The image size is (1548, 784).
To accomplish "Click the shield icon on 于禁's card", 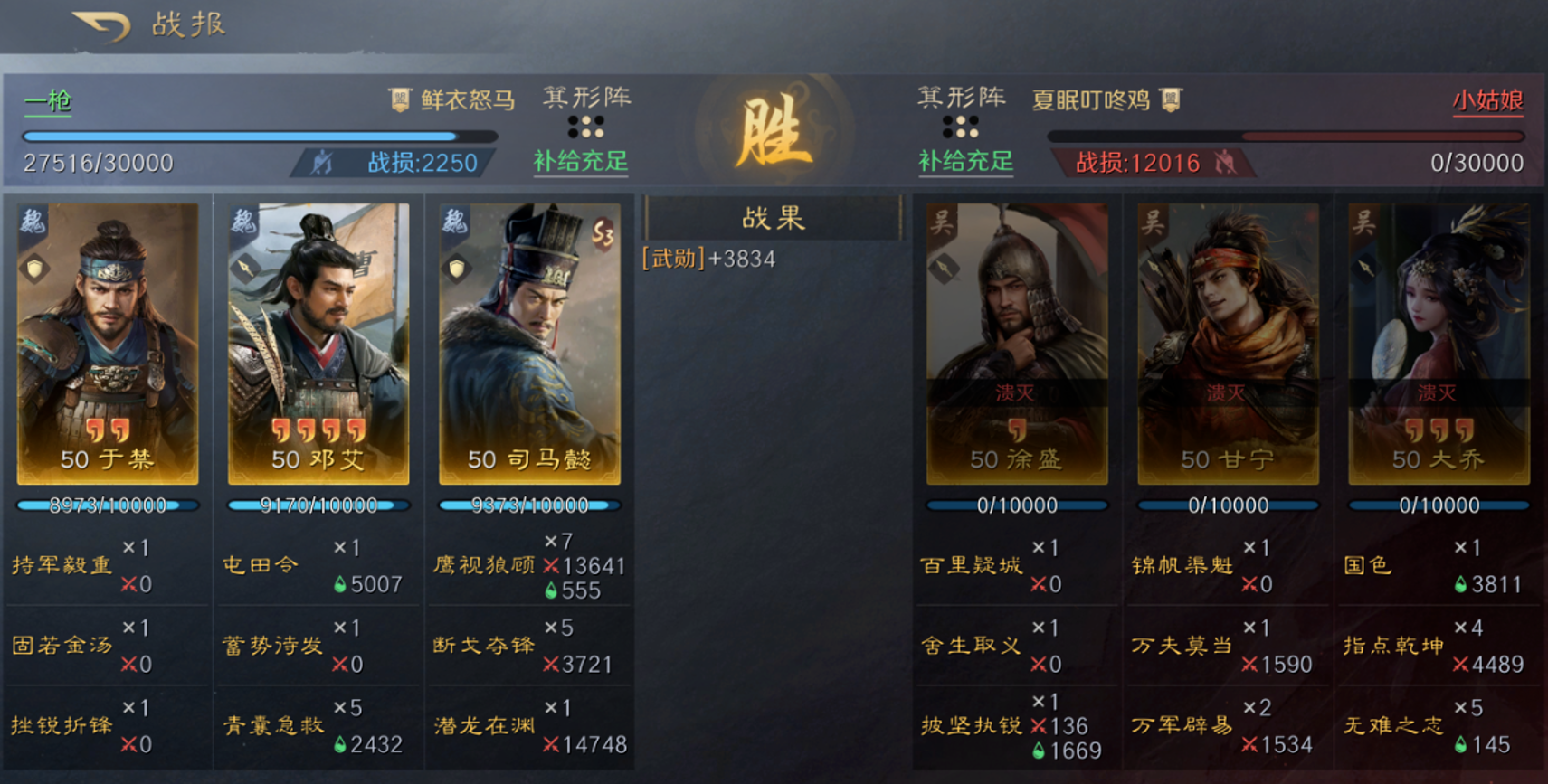I will [33, 268].
